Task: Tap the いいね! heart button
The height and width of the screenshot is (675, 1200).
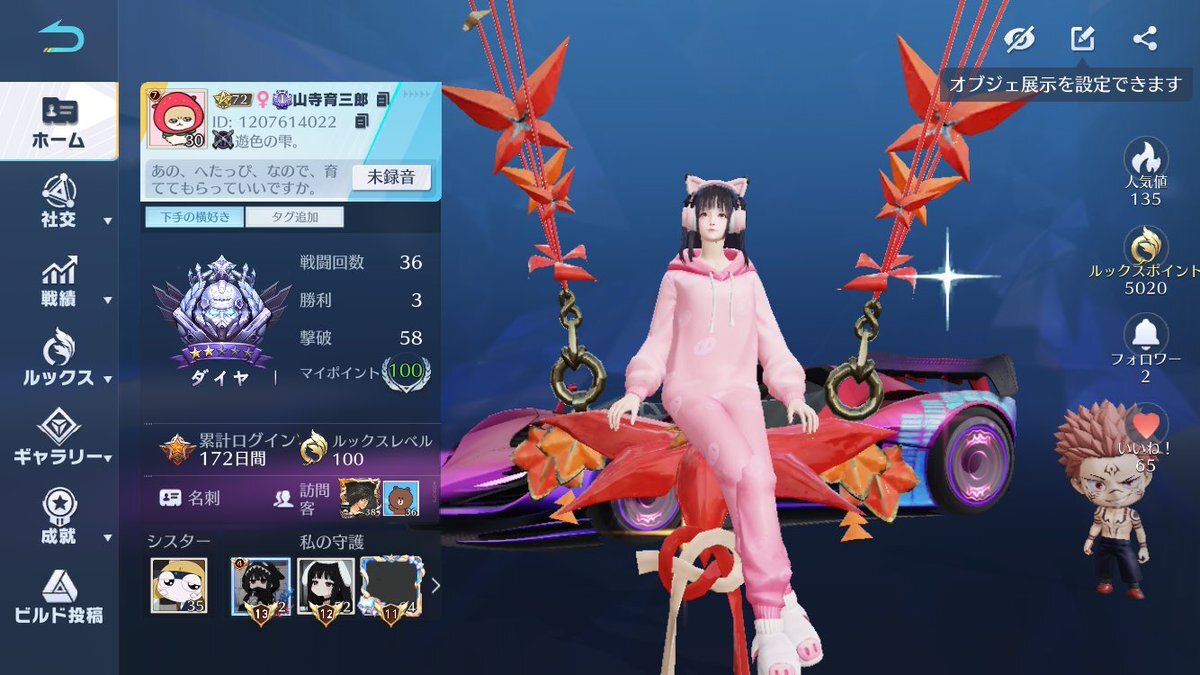Action: [x=1145, y=425]
